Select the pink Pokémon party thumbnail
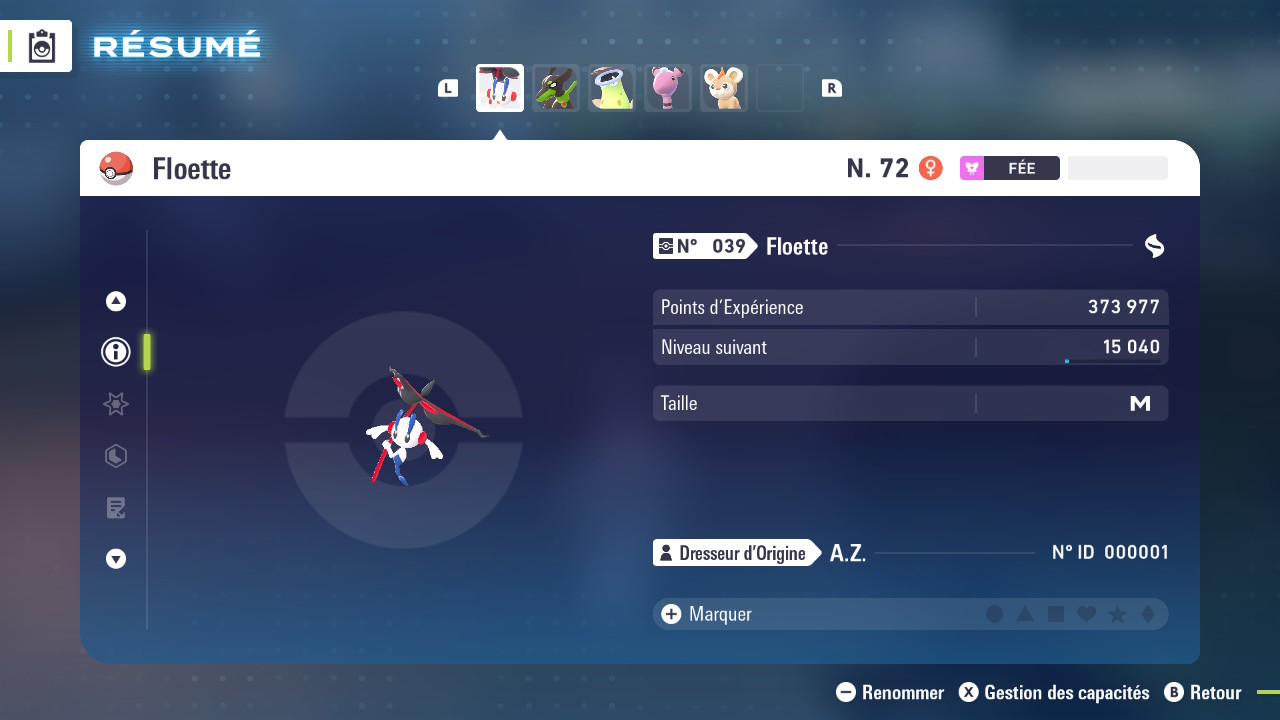Screen dimensions: 1280x720 668,88
